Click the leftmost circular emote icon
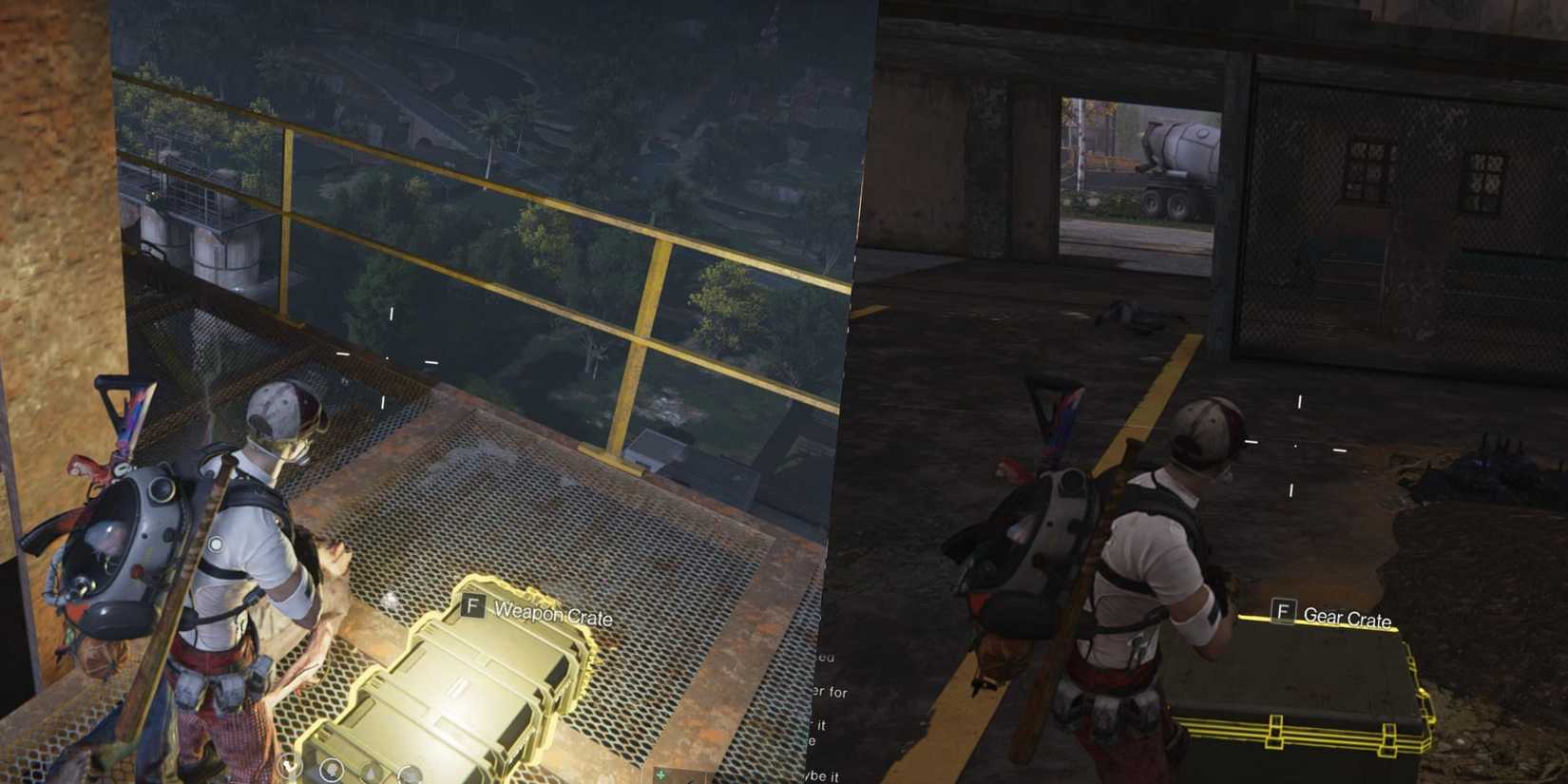This screenshot has height=784, width=1568. click(291, 766)
